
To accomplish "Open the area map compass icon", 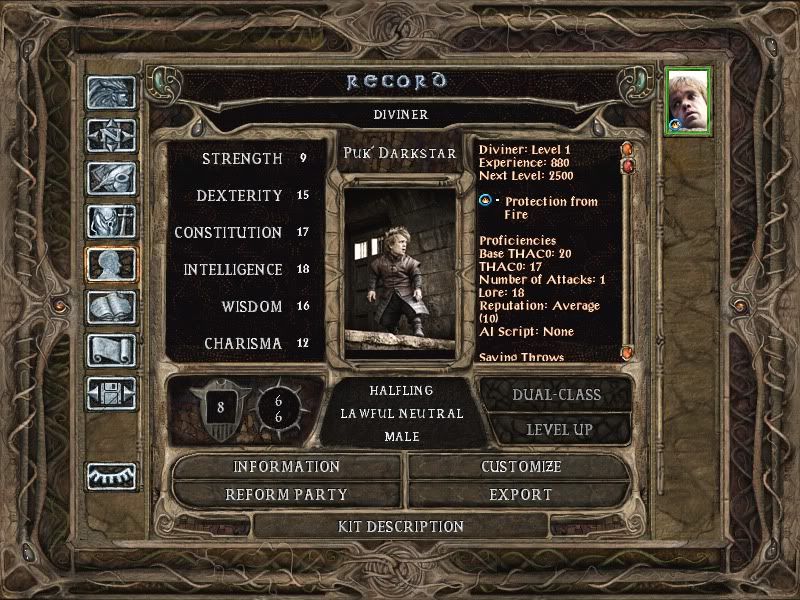I will pos(110,135).
